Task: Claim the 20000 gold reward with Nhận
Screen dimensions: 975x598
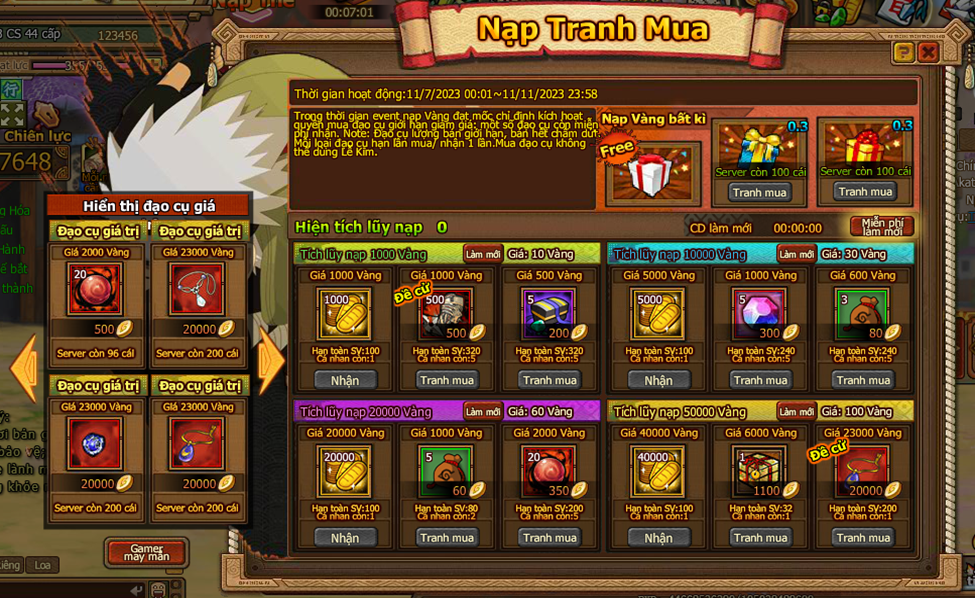Action: click(345, 538)
